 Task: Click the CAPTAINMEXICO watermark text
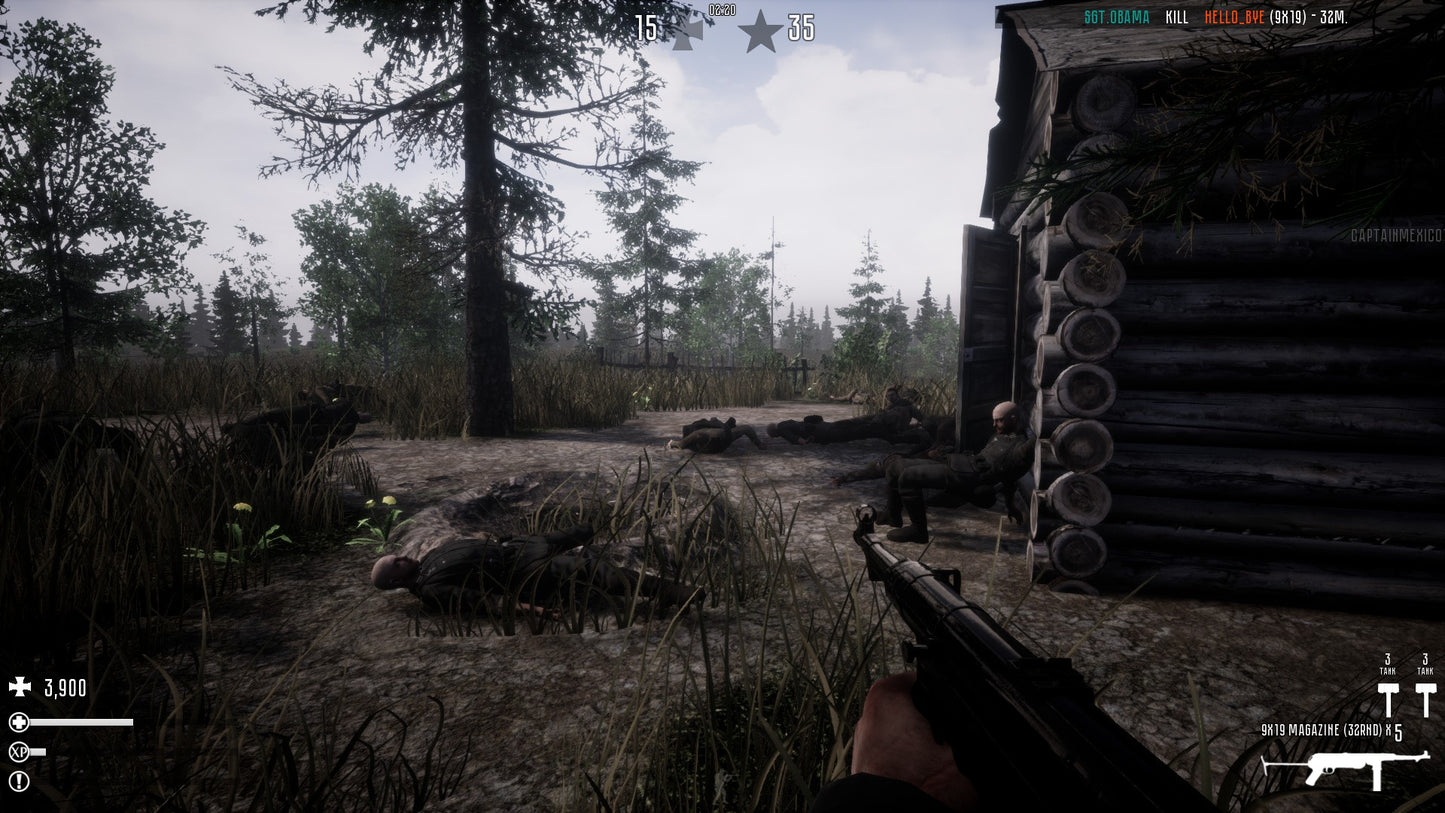pyautogui.click(x=1398, y=235)
